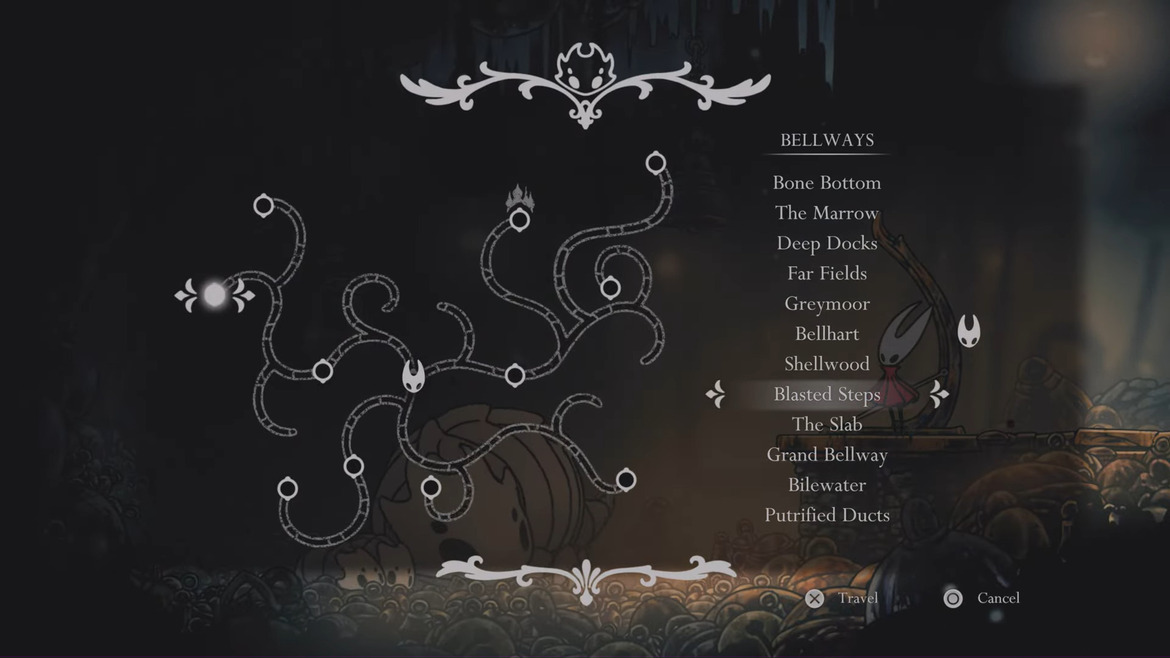Screen dimensions: 1170x658
Task: Choose Bilewater from the Bellways list
Action: click(x=826, y=485)
